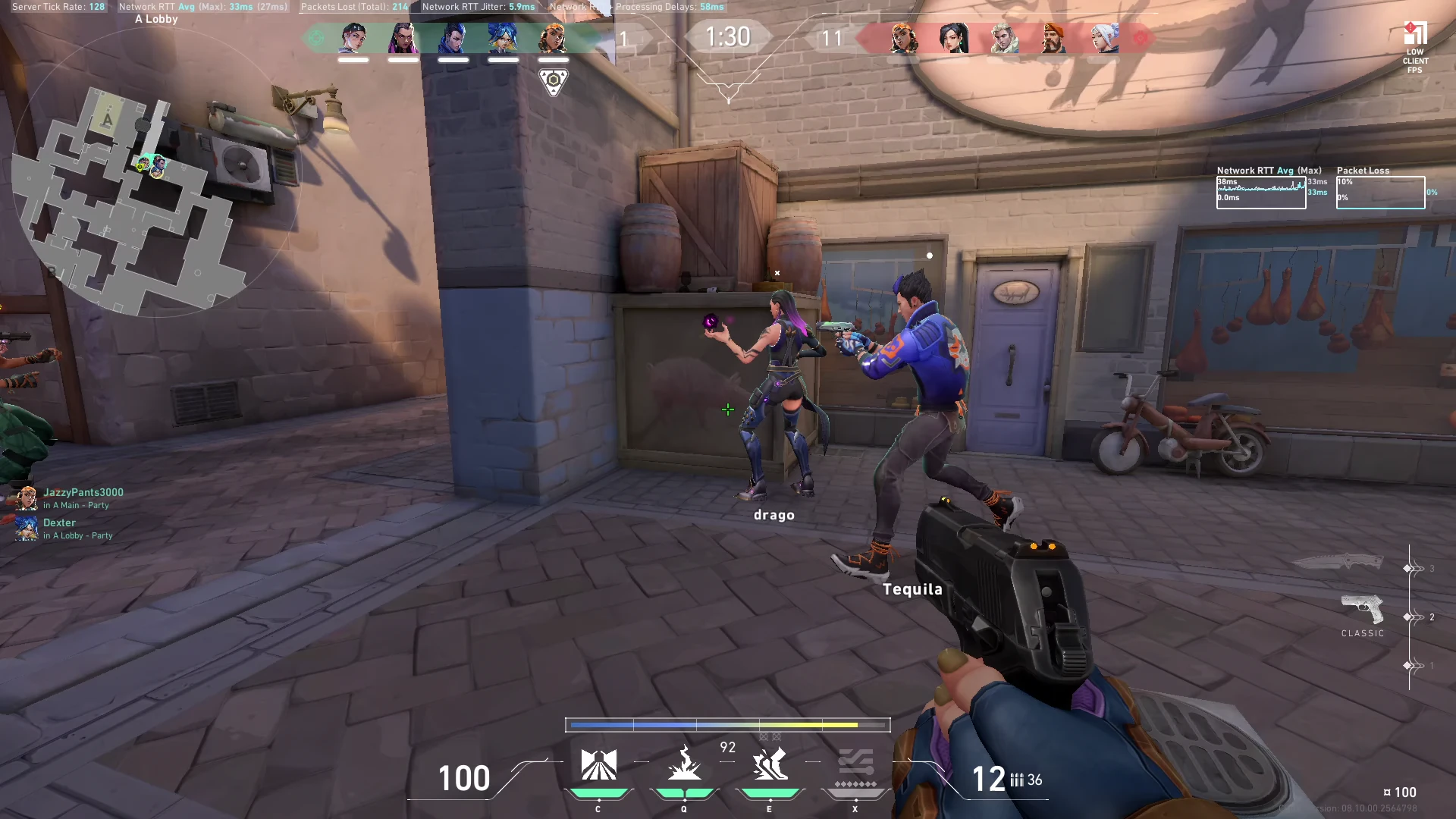Choose ally Neon's blue-haired portrait

tap(503, 38)
